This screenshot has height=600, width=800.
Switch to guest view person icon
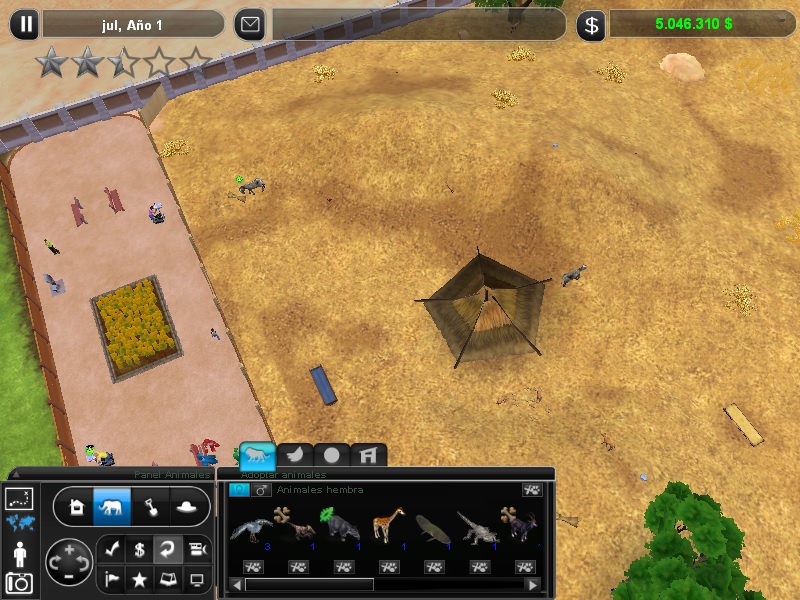coord(19,552)
